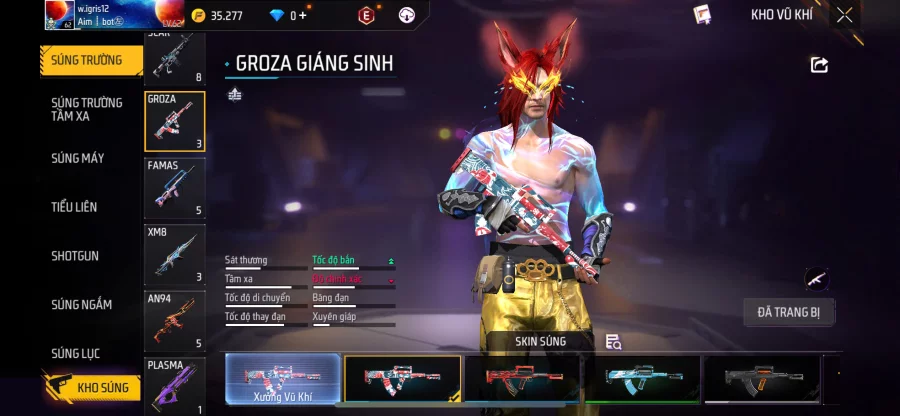Select the Súng Máy category
The height and width of the screenshot is (416, 900).
pyautogui.click(x=78, y=158)
